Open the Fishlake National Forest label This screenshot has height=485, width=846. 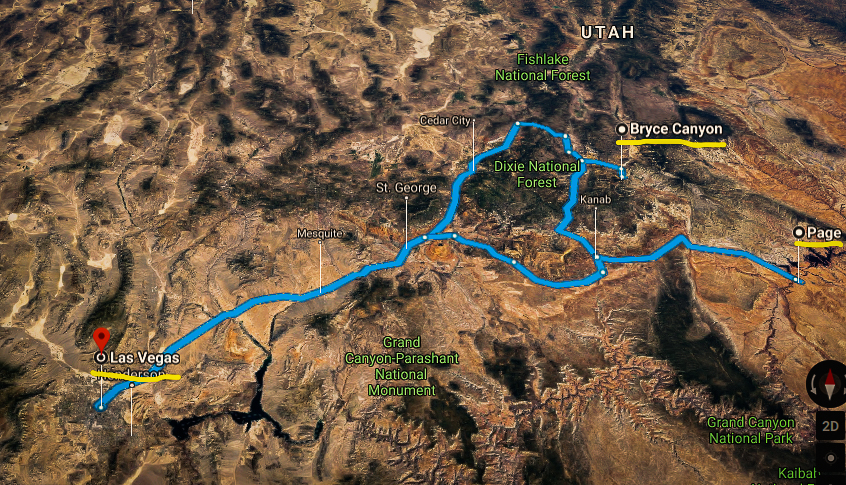[x=544, y=67]
